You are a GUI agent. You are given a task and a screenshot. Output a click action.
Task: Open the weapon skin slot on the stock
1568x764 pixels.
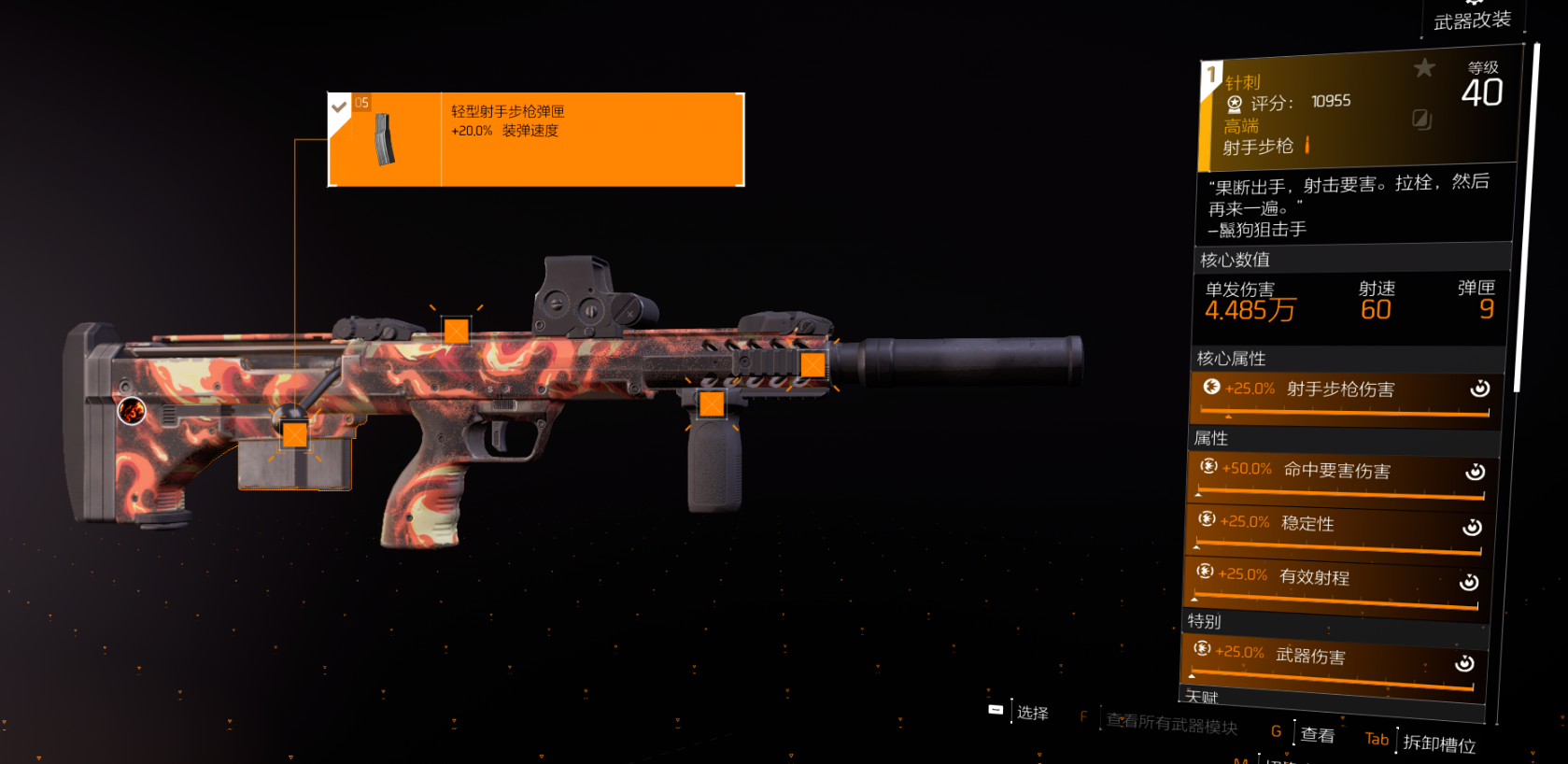132,410
